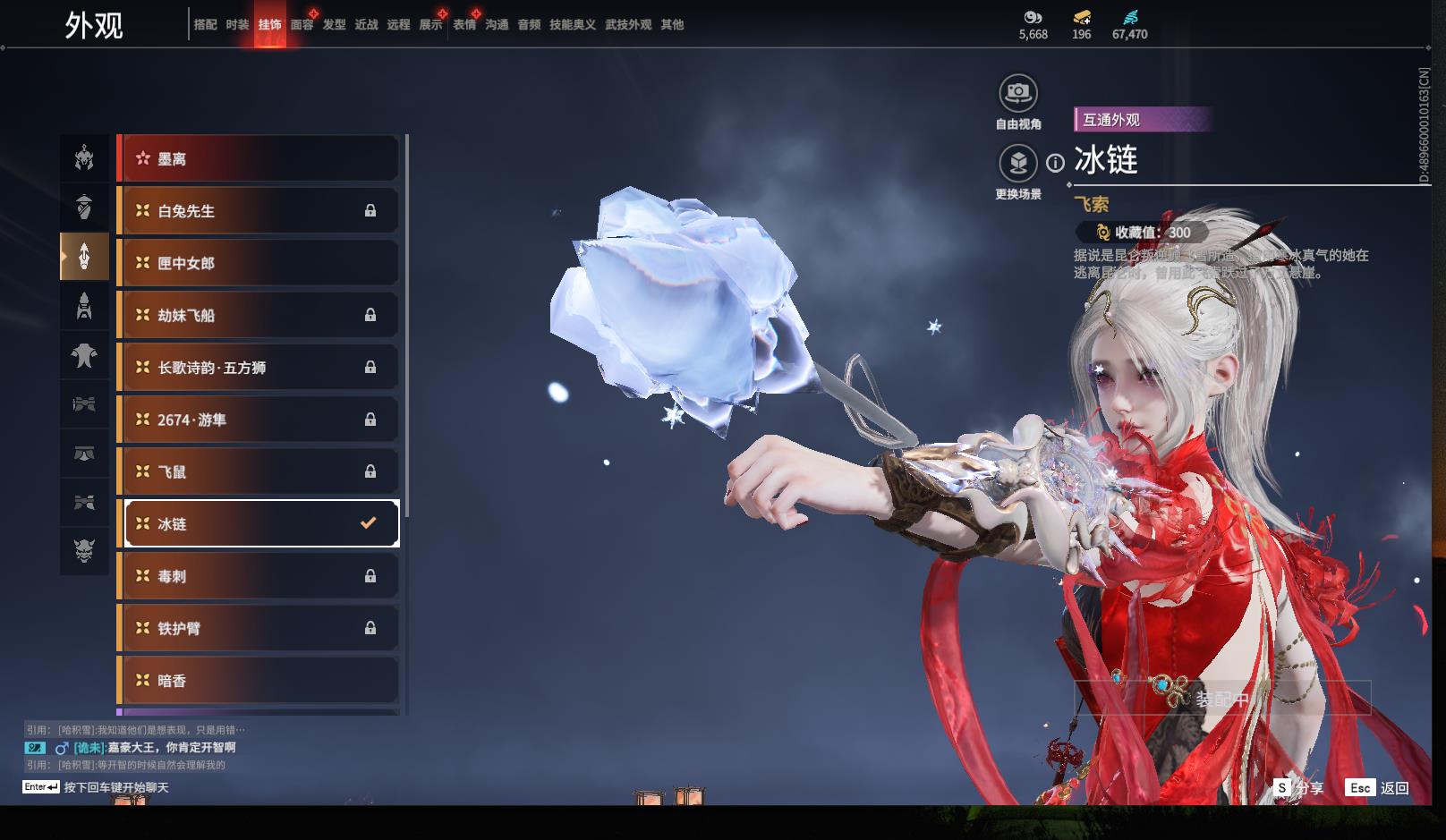Go to the 面容 tab

(302, 25)
